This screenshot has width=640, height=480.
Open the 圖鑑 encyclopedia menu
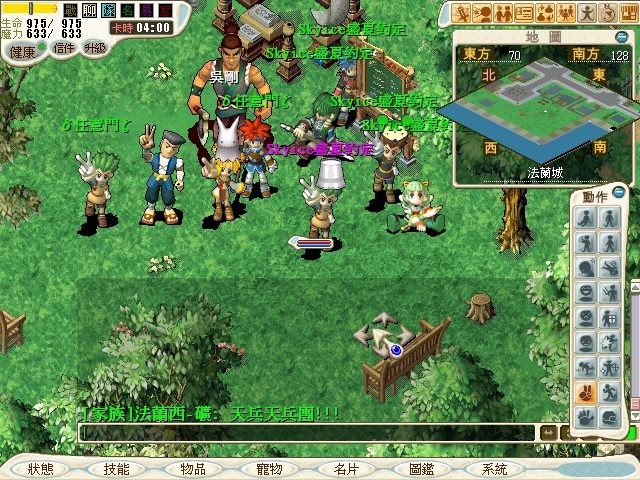(421, 469)
